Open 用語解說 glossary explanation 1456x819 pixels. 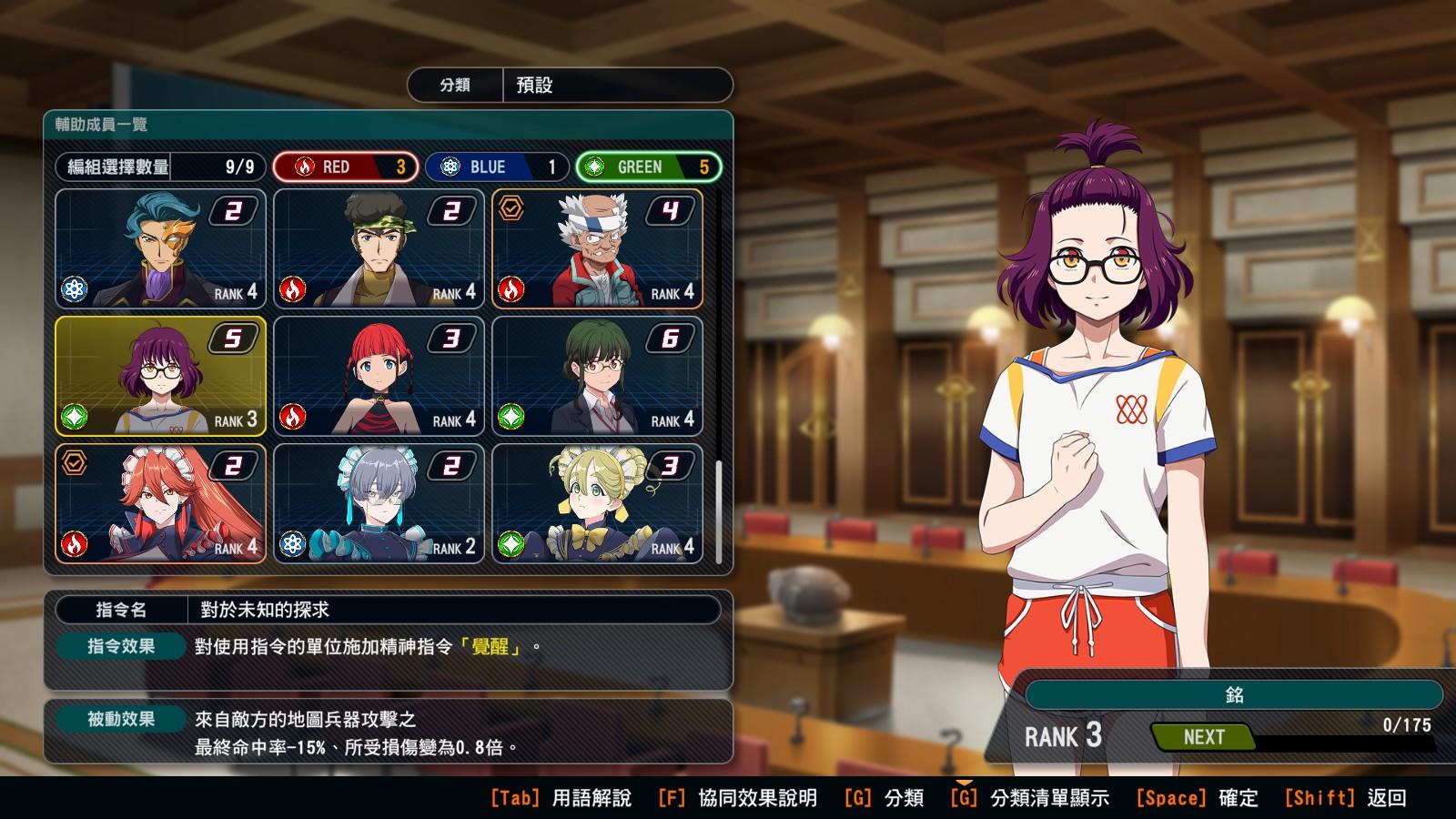561,798
